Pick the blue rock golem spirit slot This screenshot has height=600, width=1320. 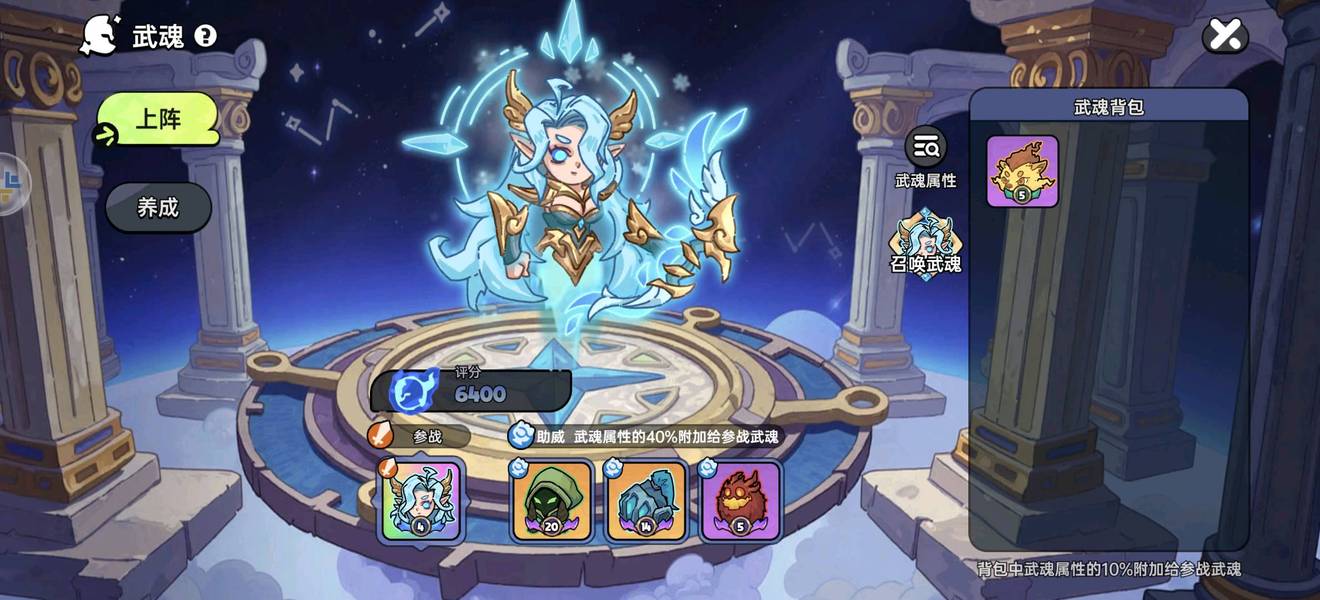point(646,500)
